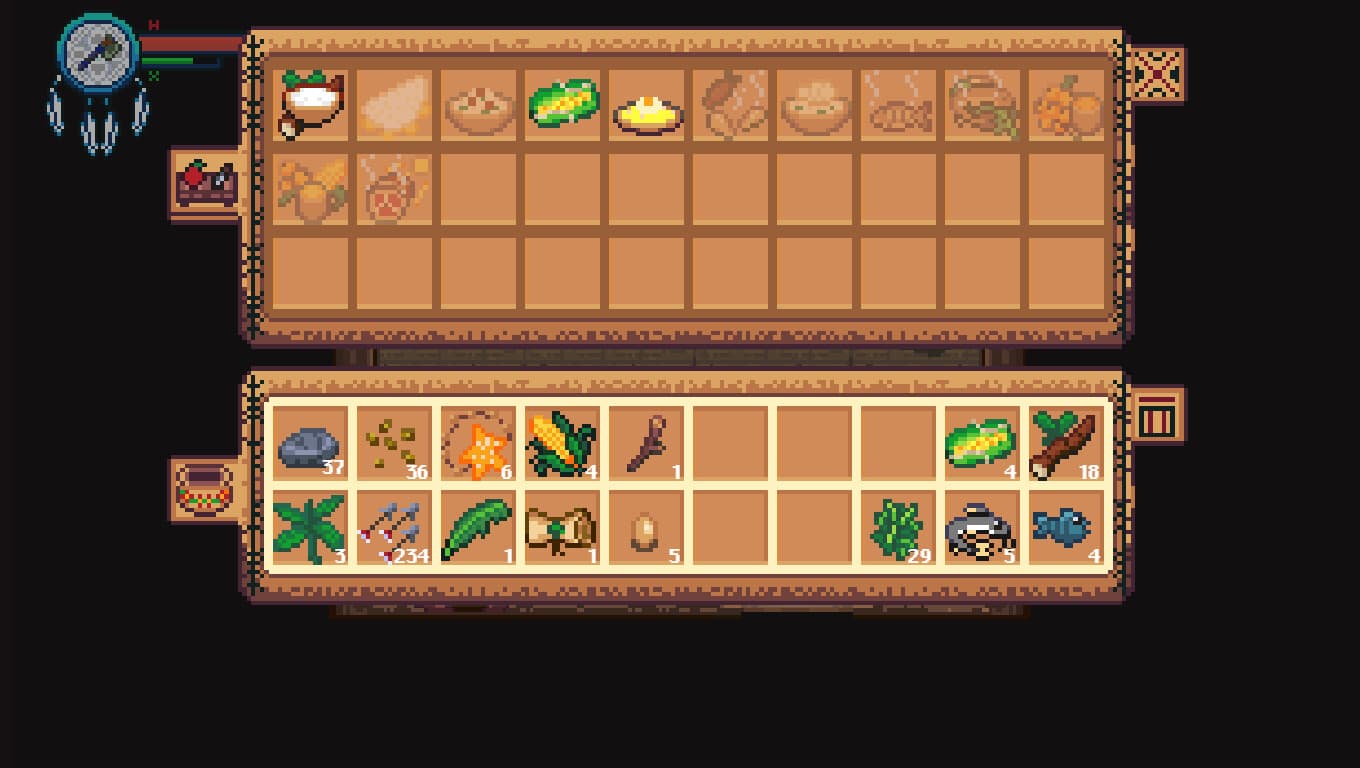Select the mashed corn dish recipe

click(647, 105)
